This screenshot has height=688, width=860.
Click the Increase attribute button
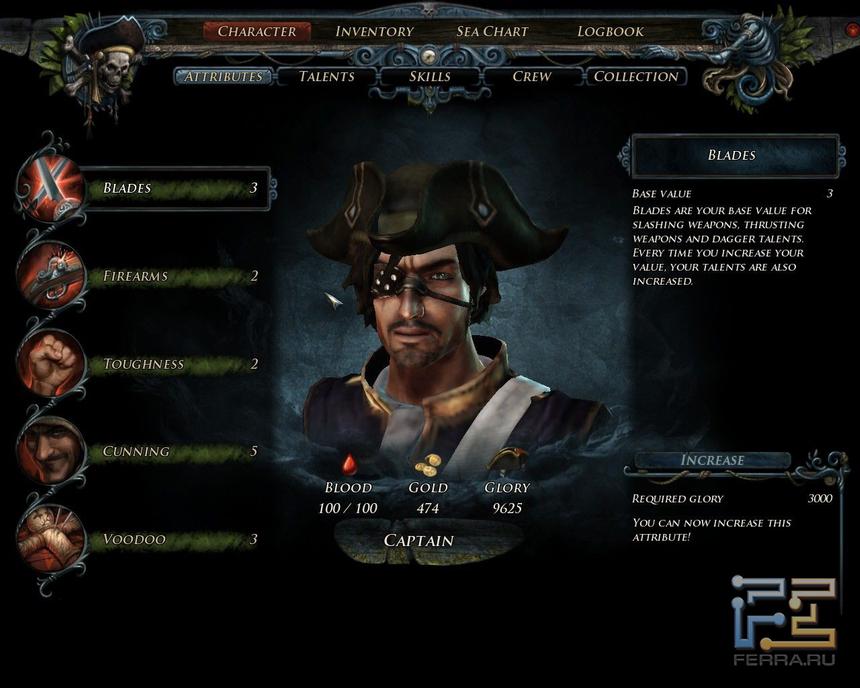[712, 460]
